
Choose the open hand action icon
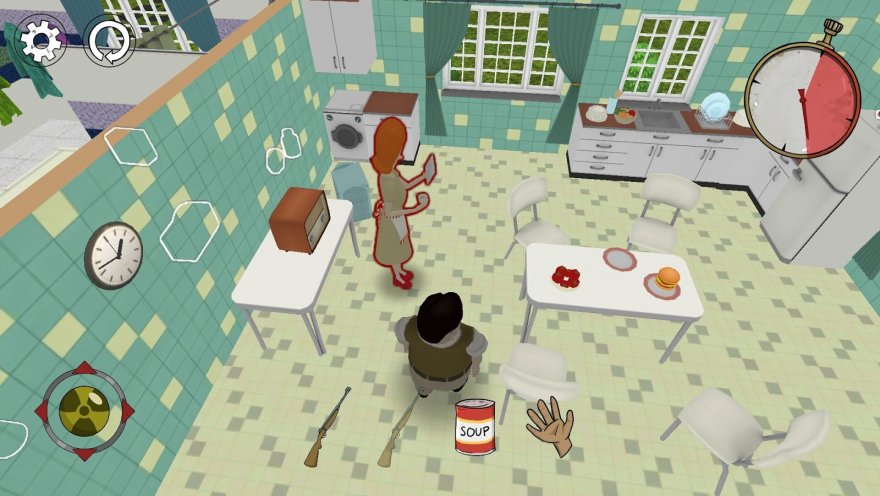(x=550, y=426)
